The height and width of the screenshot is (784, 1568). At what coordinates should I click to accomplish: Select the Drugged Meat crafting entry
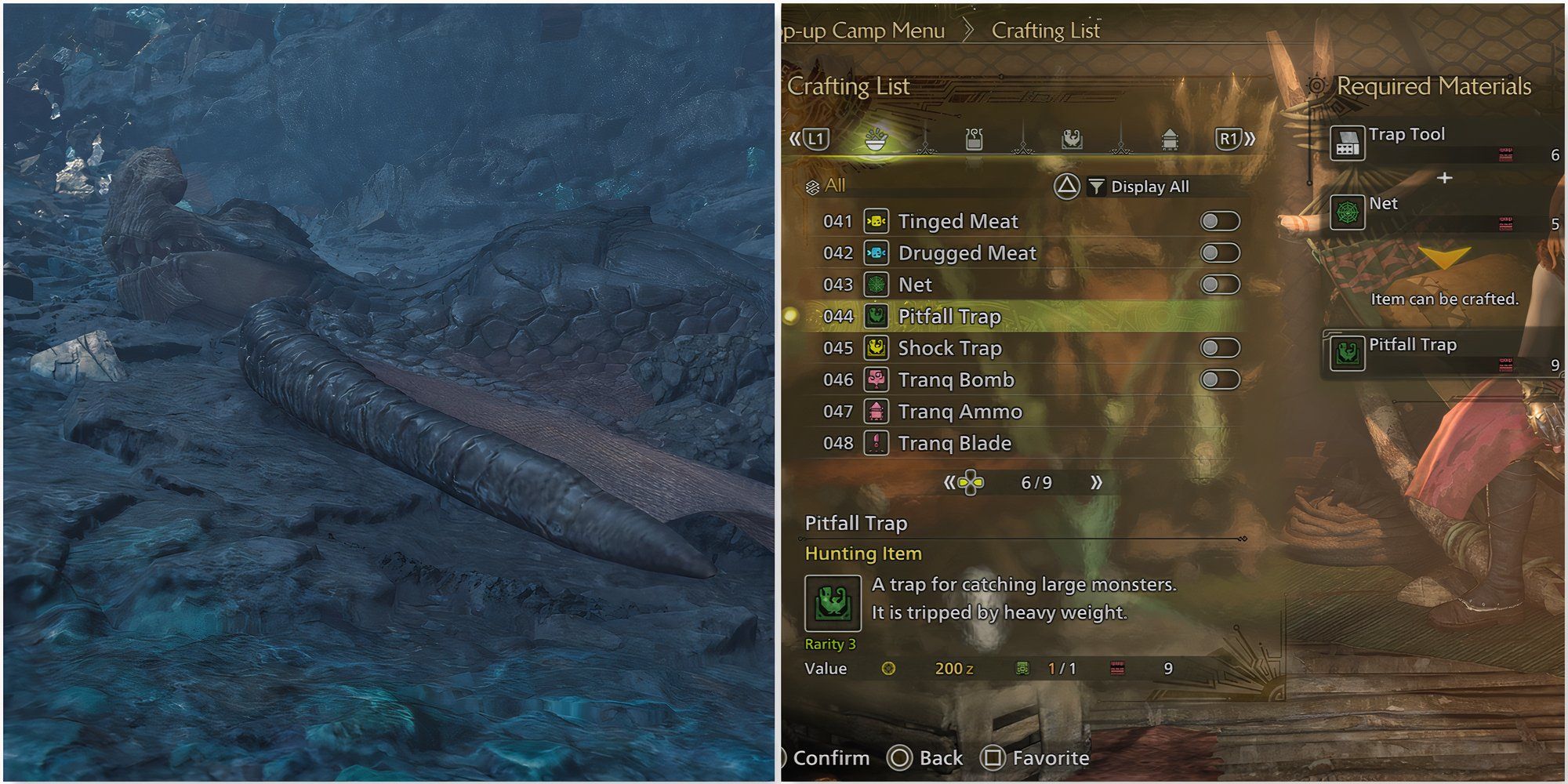[x=967, y=253]
